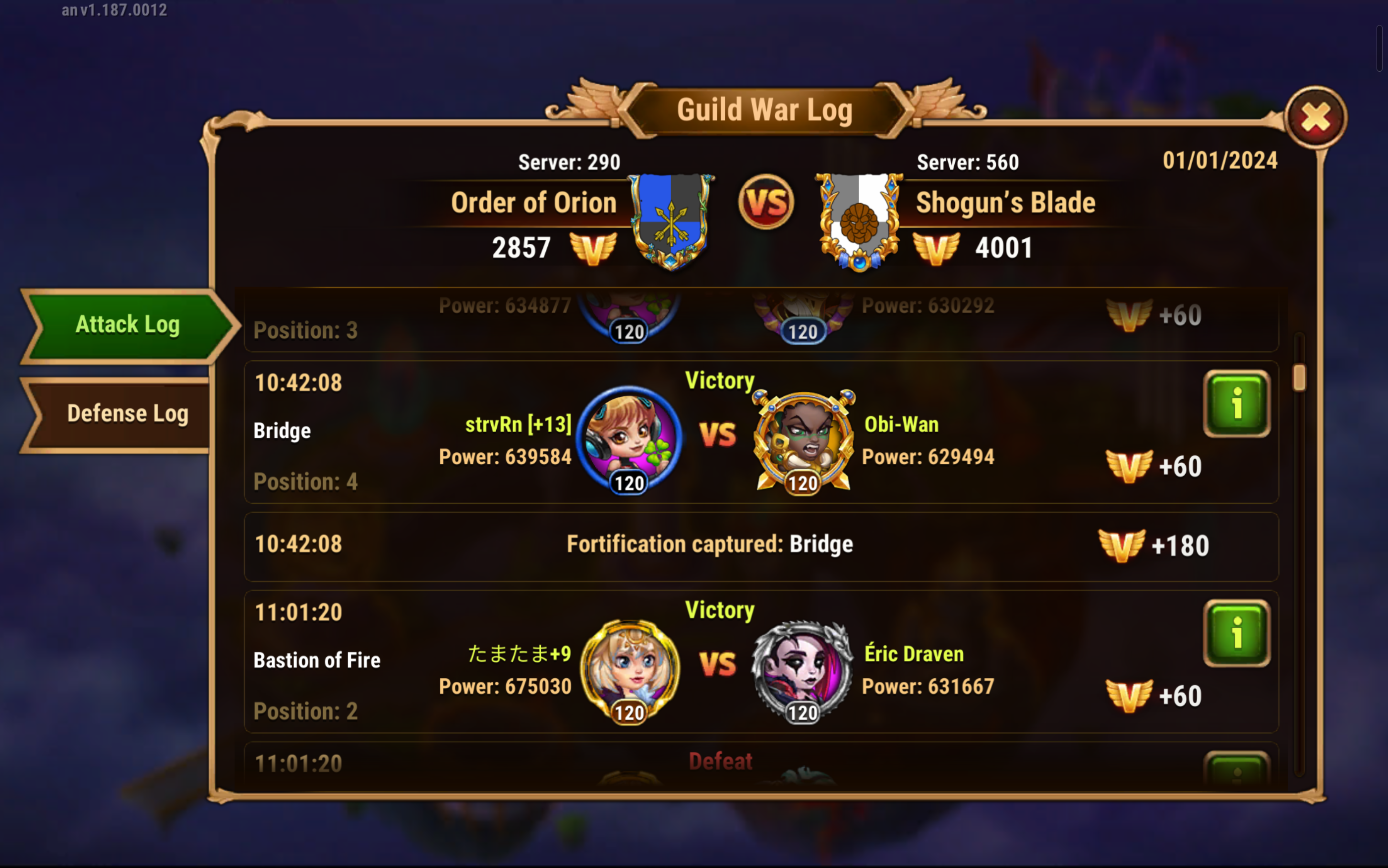Switch to the Defense Log tab
The width and height of the screenshot is (1388, 868).
(127, 414)
